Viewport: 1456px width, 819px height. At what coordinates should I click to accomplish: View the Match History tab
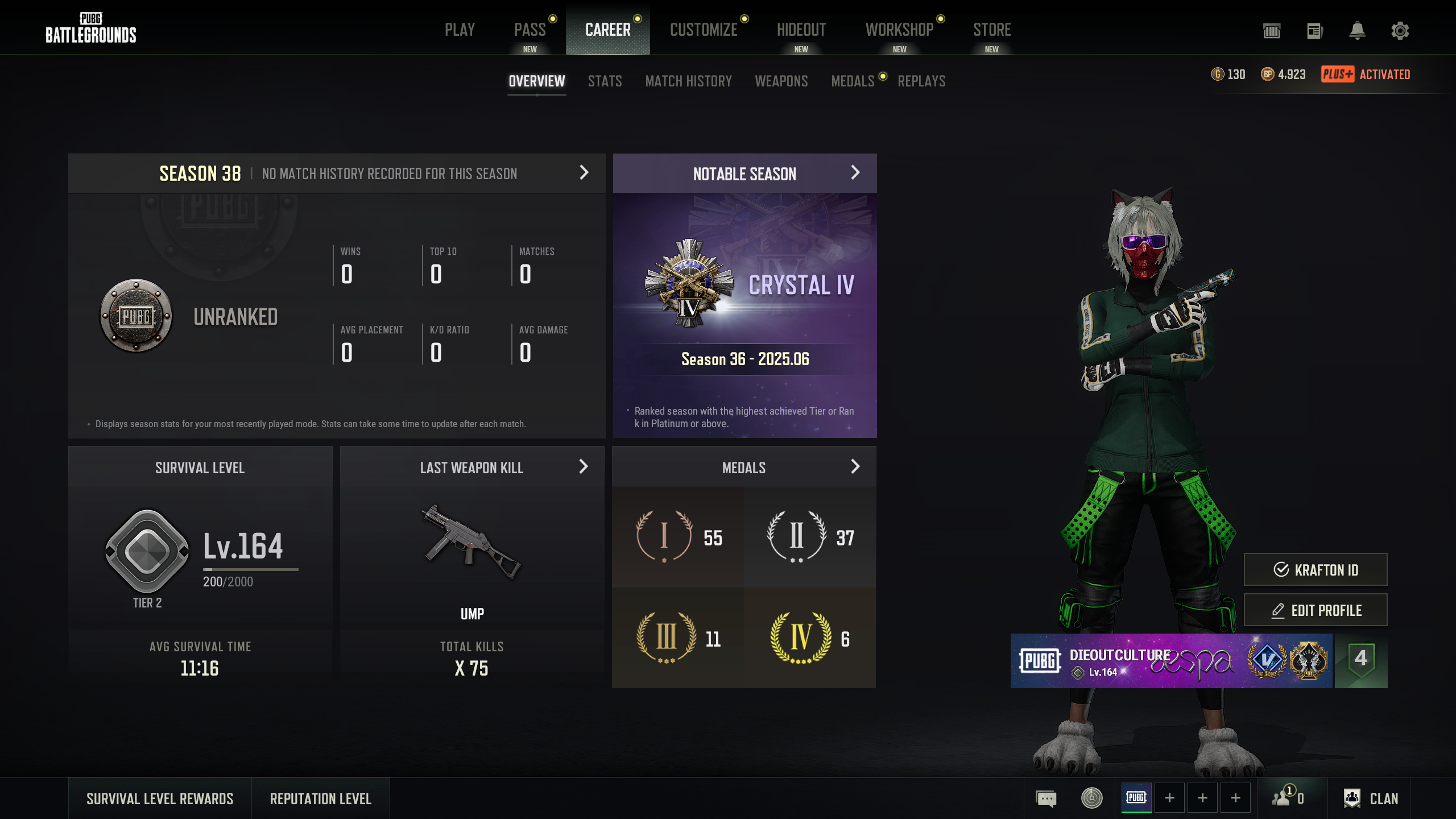pos(688,81)
